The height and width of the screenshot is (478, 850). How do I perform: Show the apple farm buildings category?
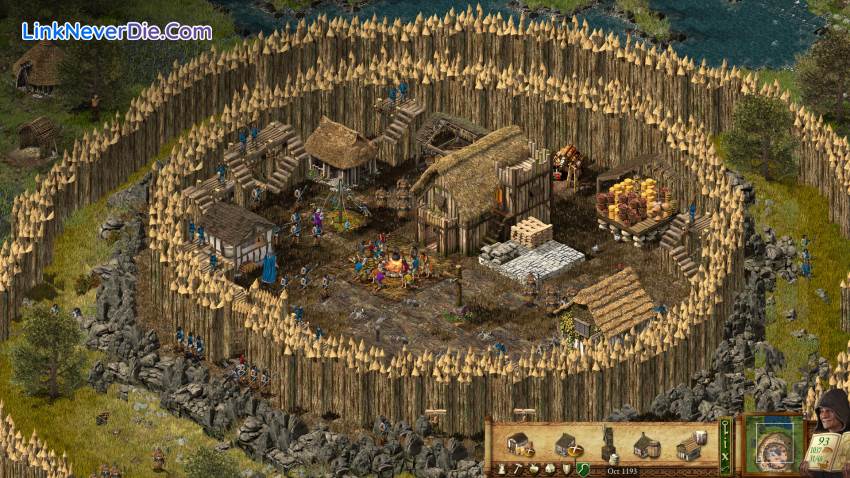point(534,468)
